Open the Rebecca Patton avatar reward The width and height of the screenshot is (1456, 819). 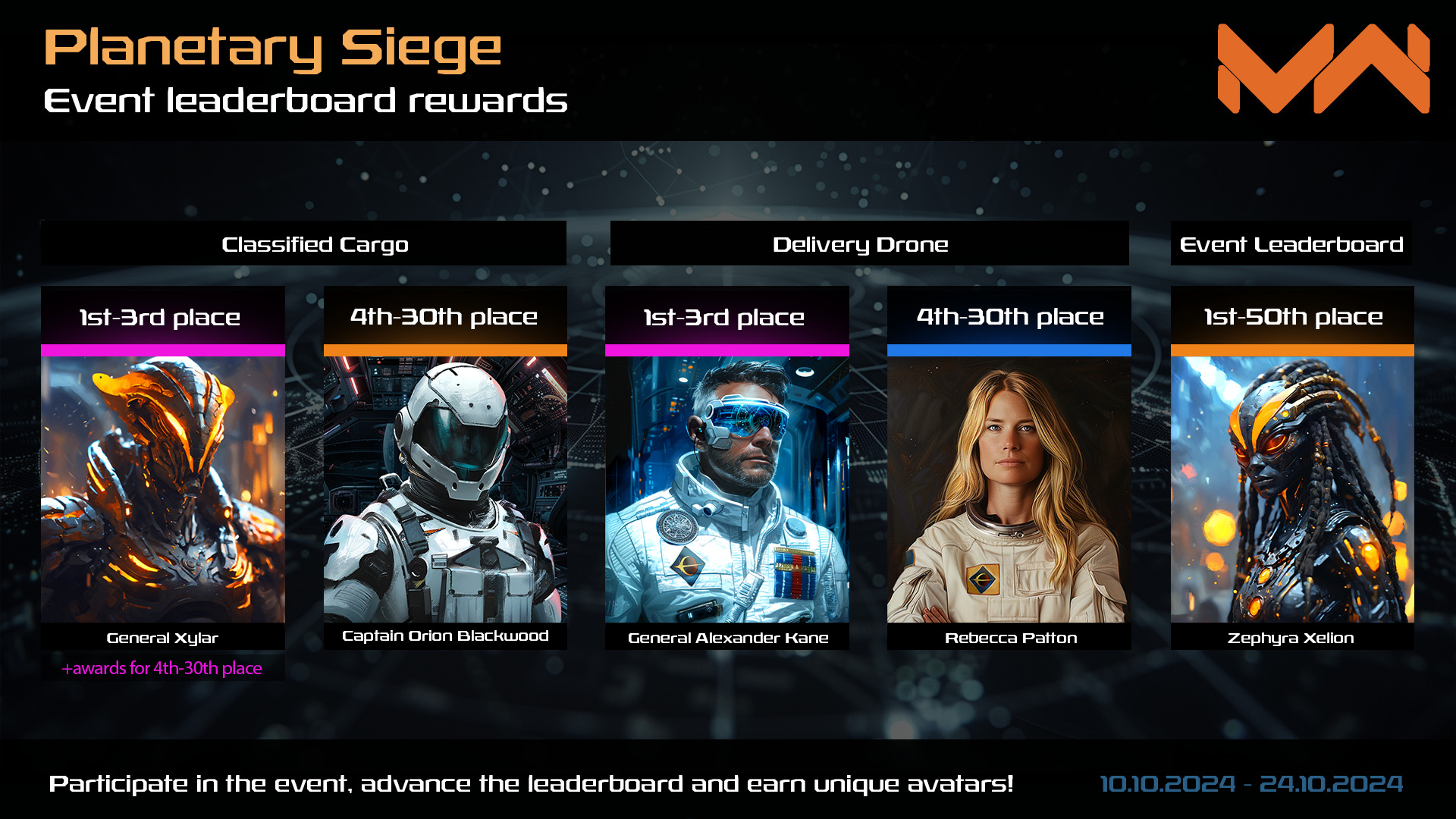point(1009,489)
